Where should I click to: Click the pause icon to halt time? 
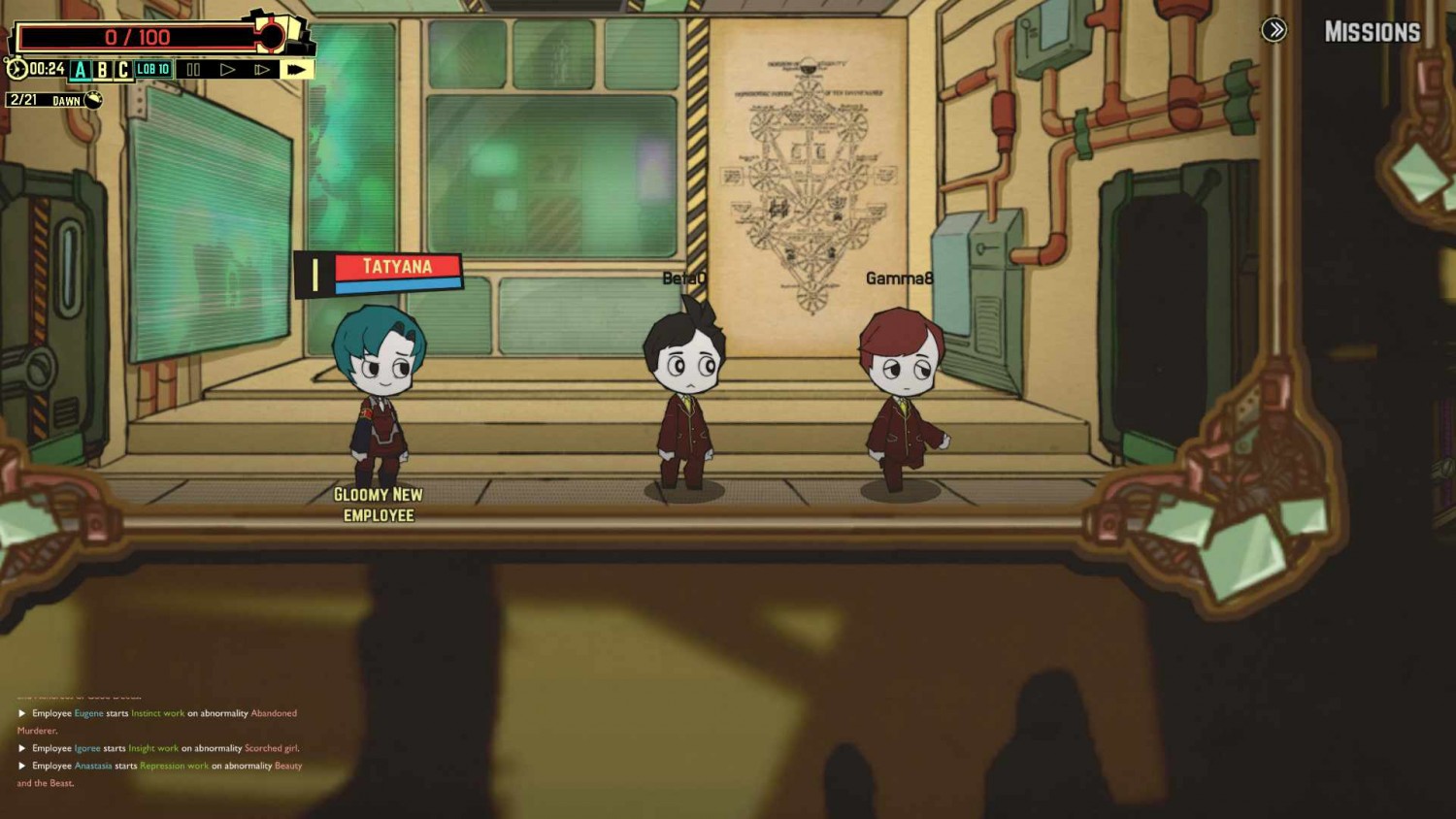click(x=193, y=69)
